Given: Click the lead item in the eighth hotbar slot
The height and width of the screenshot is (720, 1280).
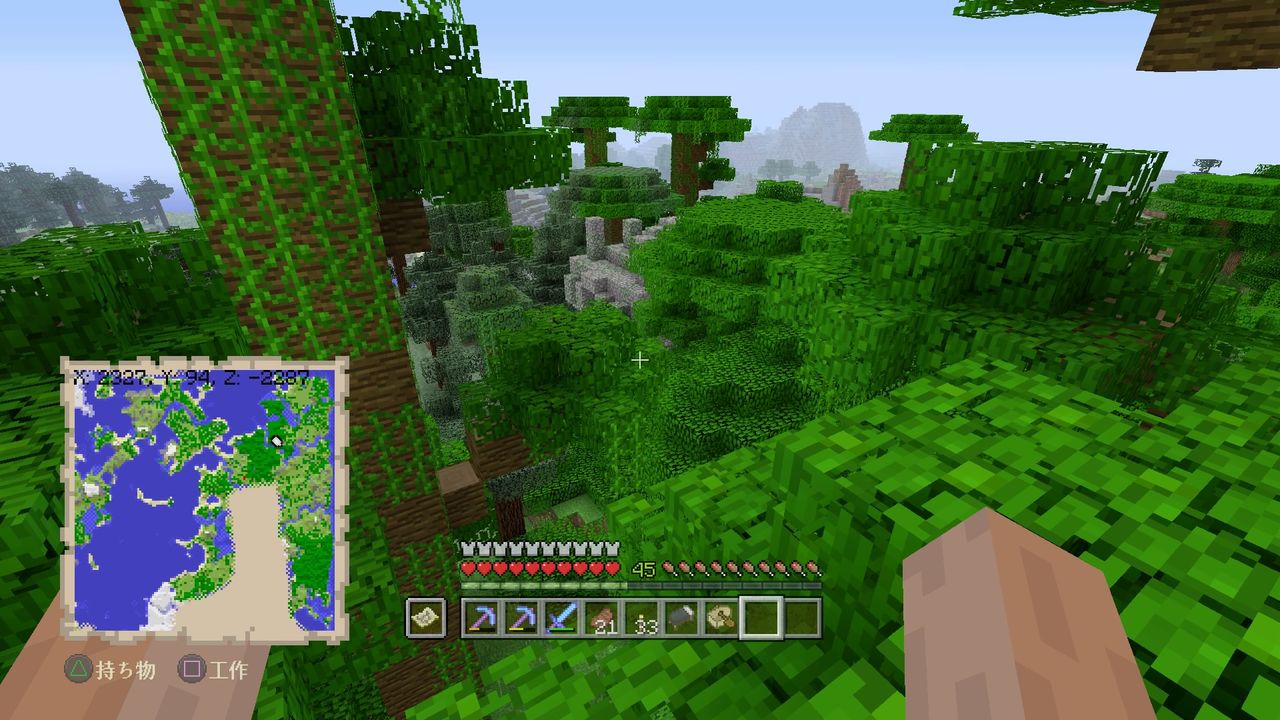Looking at the screenshot, I should click(x=719, y=618).
